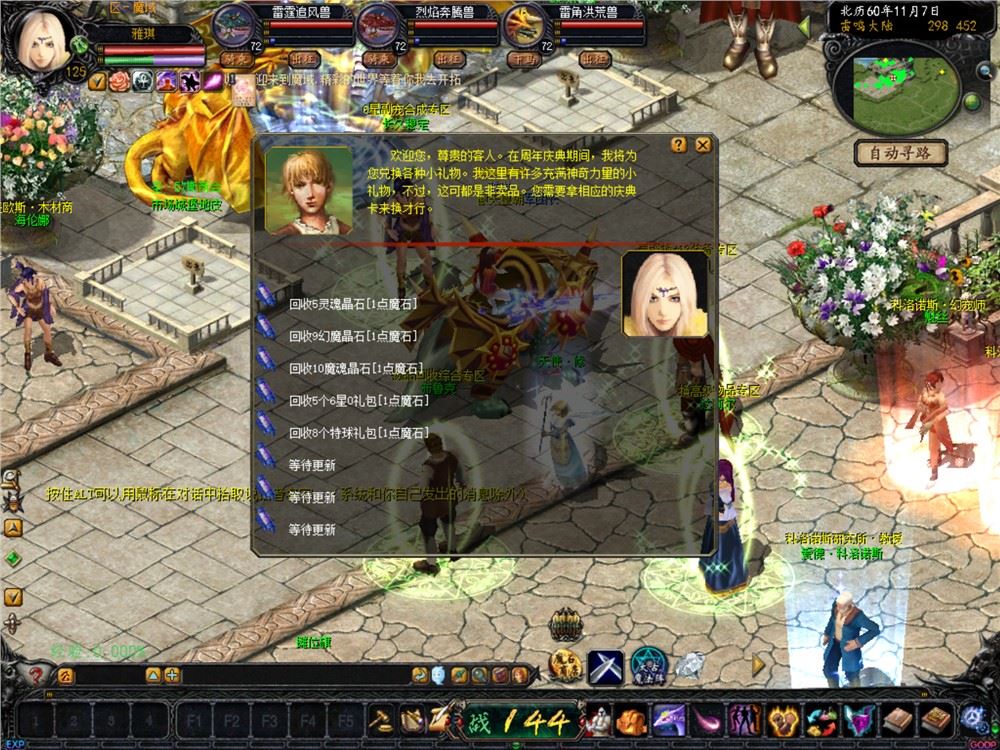Select 回收8个特殊礼包 option
Image resolution: width=1000 pixels, height=750 pixels.
tap(358, 433)
